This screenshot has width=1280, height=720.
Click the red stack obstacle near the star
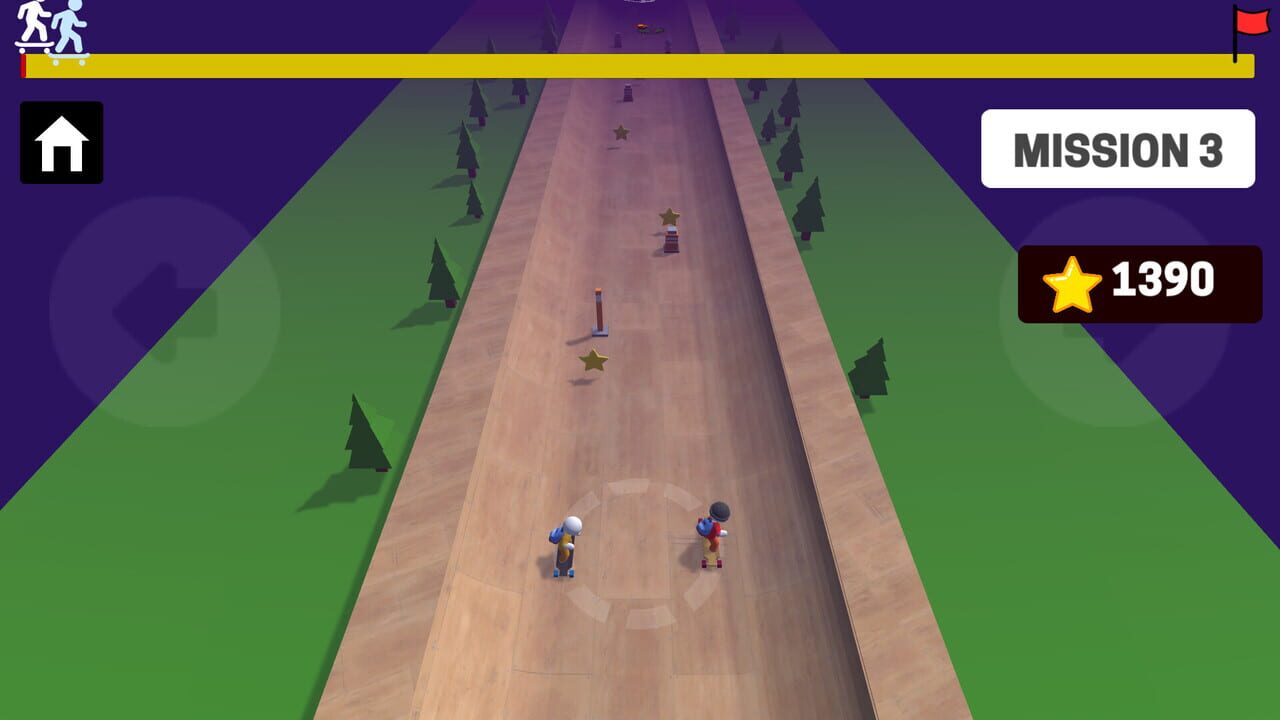click(672, 243)
